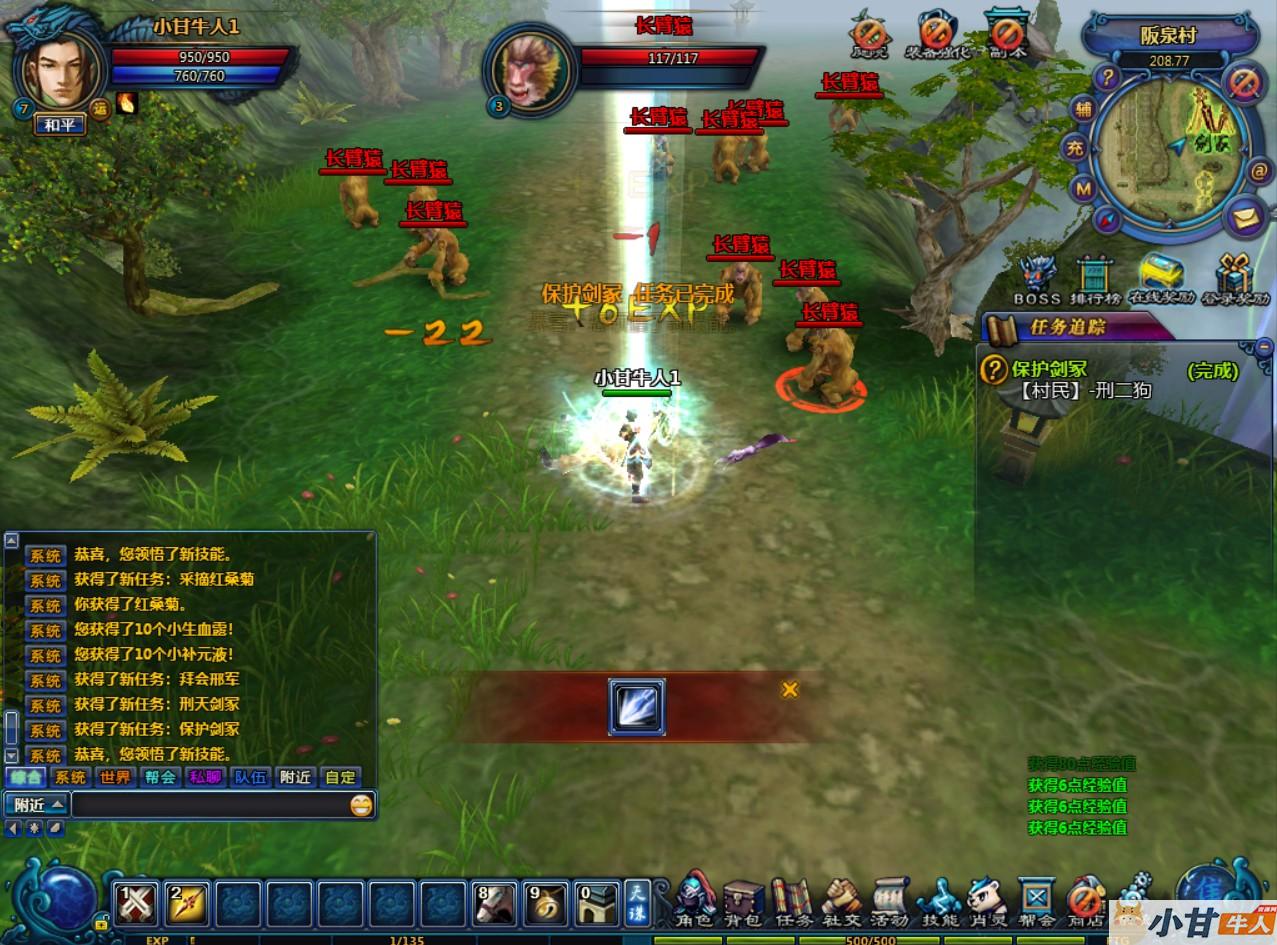Select the 队伍 team chat tab
Screen dimensions: 1277x945
250,777
